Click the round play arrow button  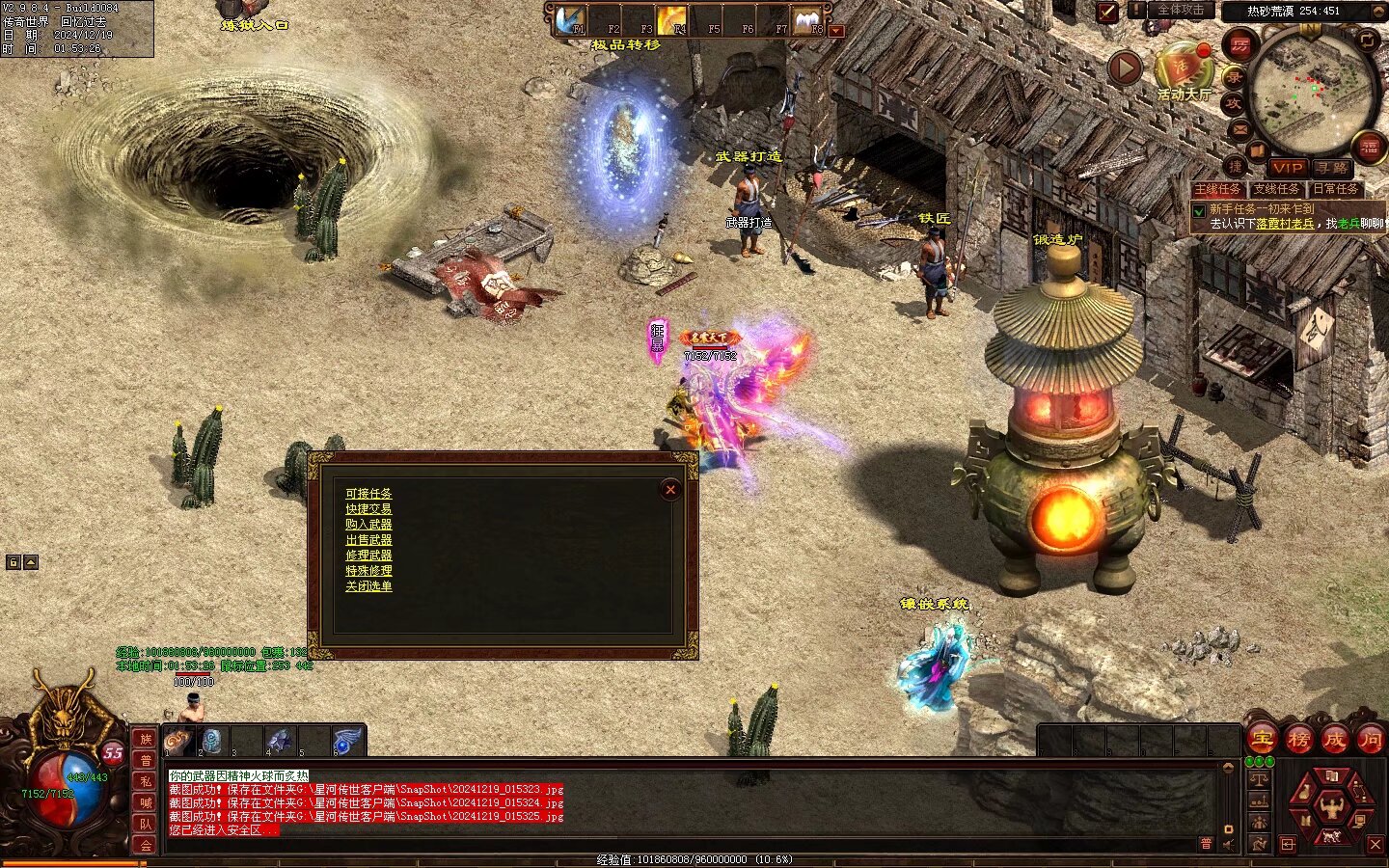click(x=1125, y=68)
